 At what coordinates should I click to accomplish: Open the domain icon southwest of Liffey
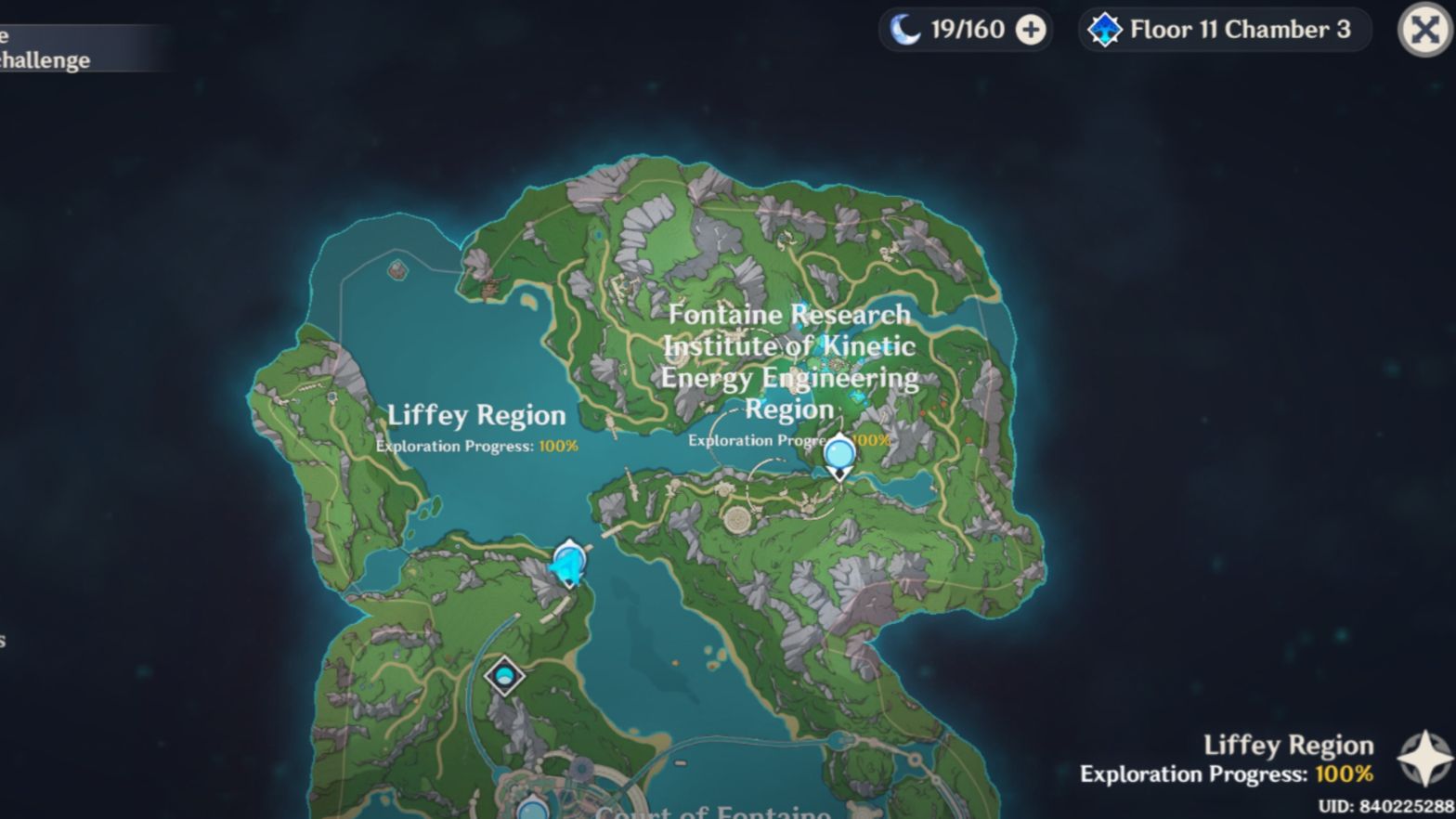pos(502,673)
